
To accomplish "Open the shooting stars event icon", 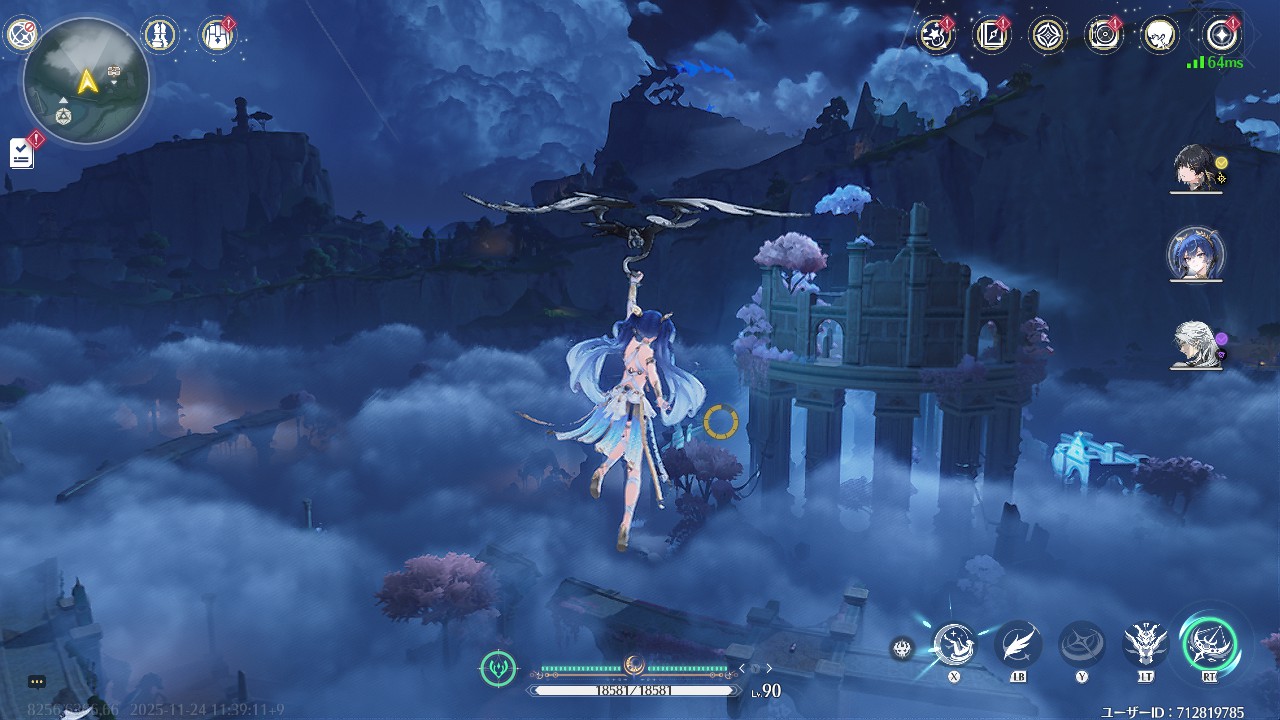I will pyautogui.click(x=936, y=35).
